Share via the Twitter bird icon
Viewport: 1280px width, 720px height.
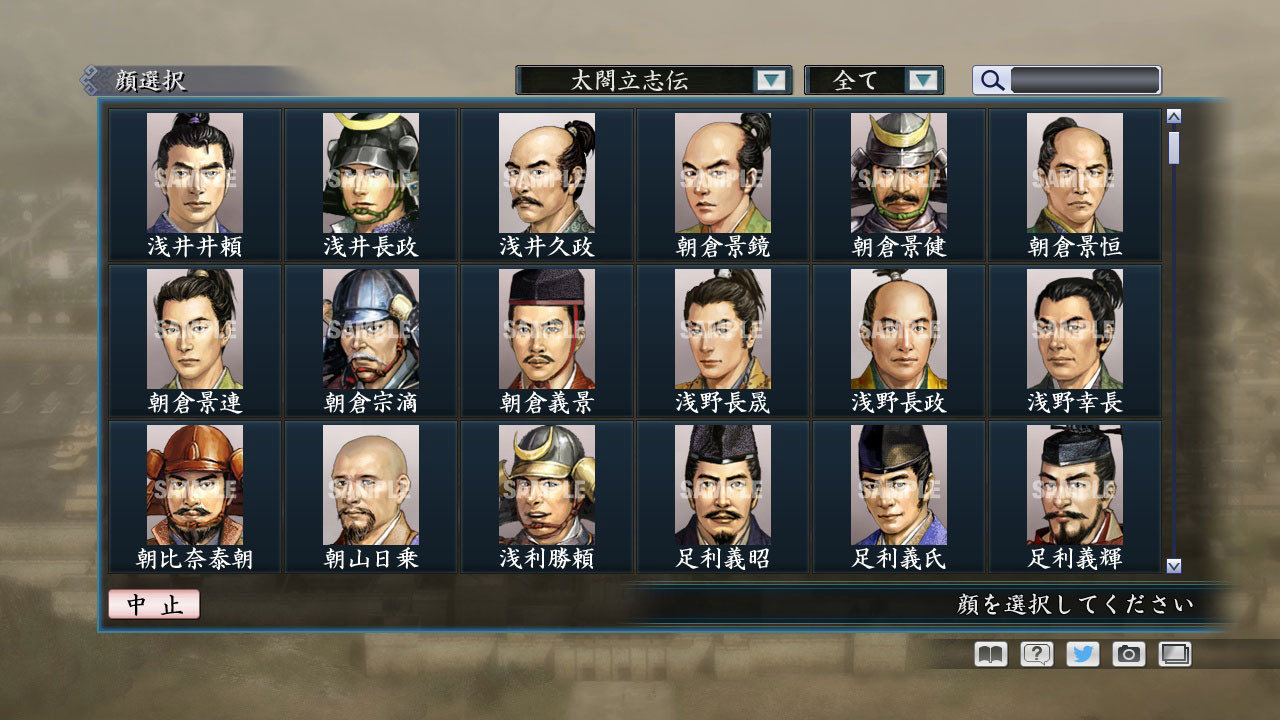(1081, 654)
